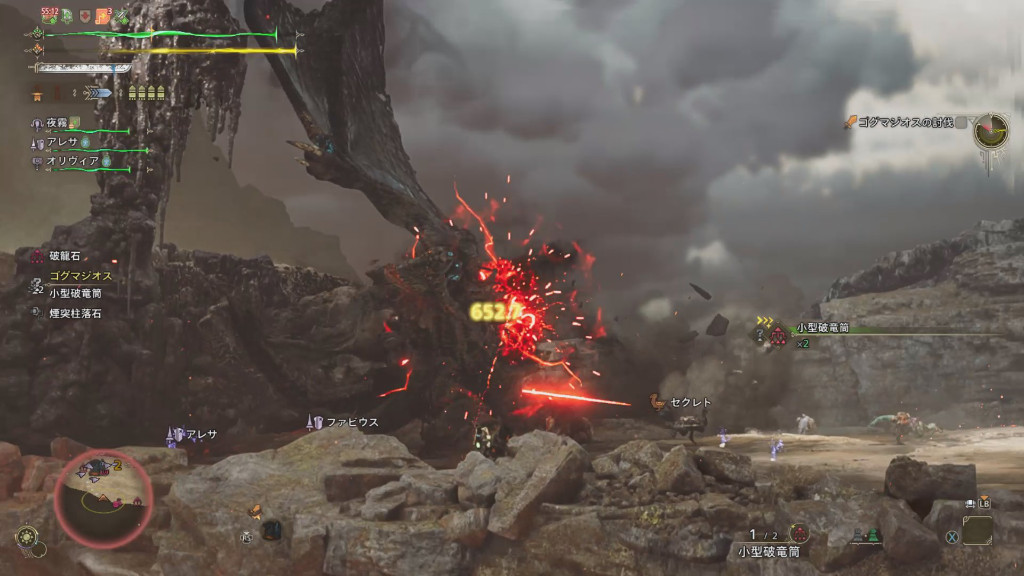Select the highlighted ゴグマジオス target entry

[x=79, y=275]
